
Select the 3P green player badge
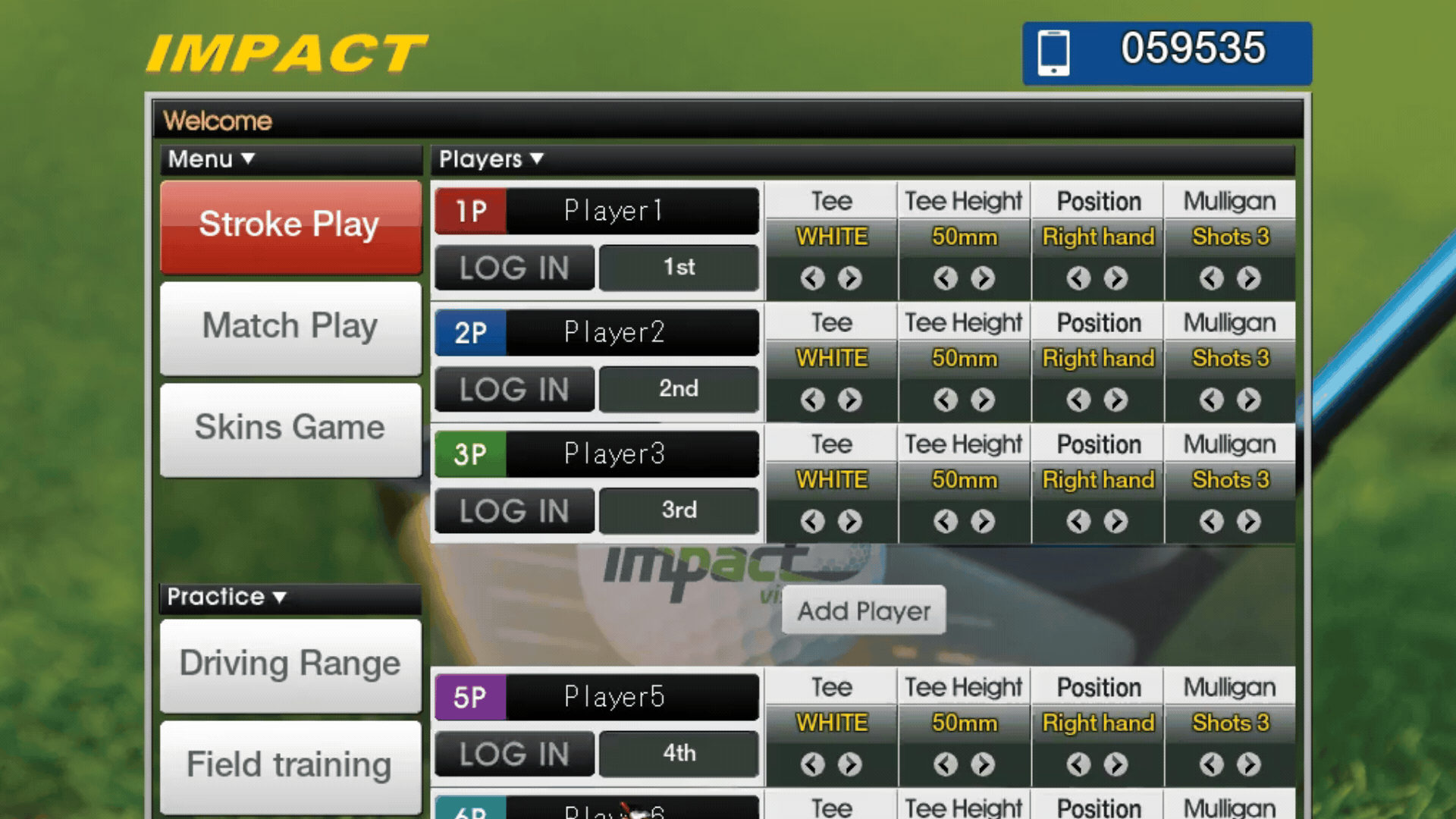point(469,453)
